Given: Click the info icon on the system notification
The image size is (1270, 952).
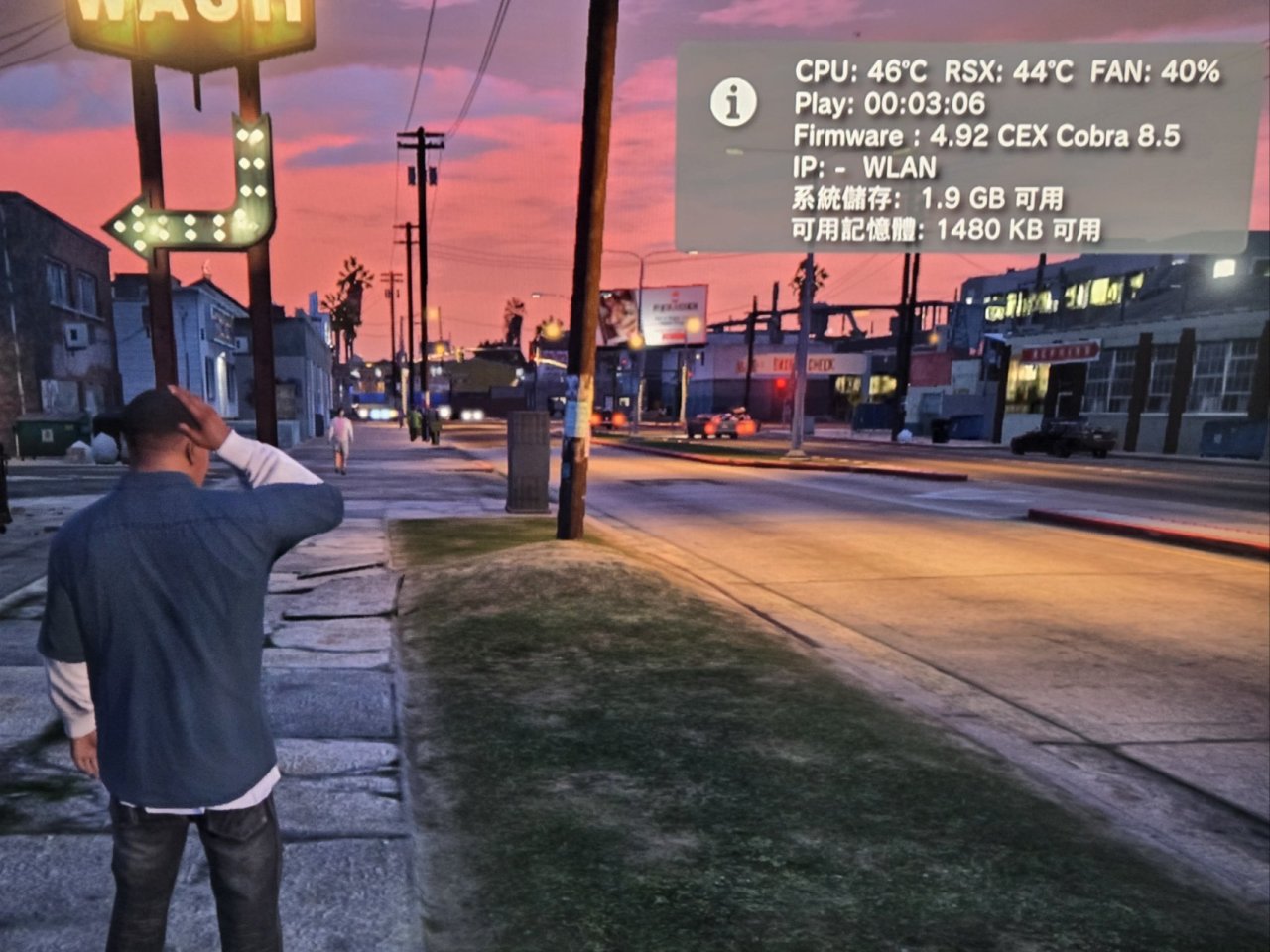Looking at the screenshot, I should coord(734,101).
